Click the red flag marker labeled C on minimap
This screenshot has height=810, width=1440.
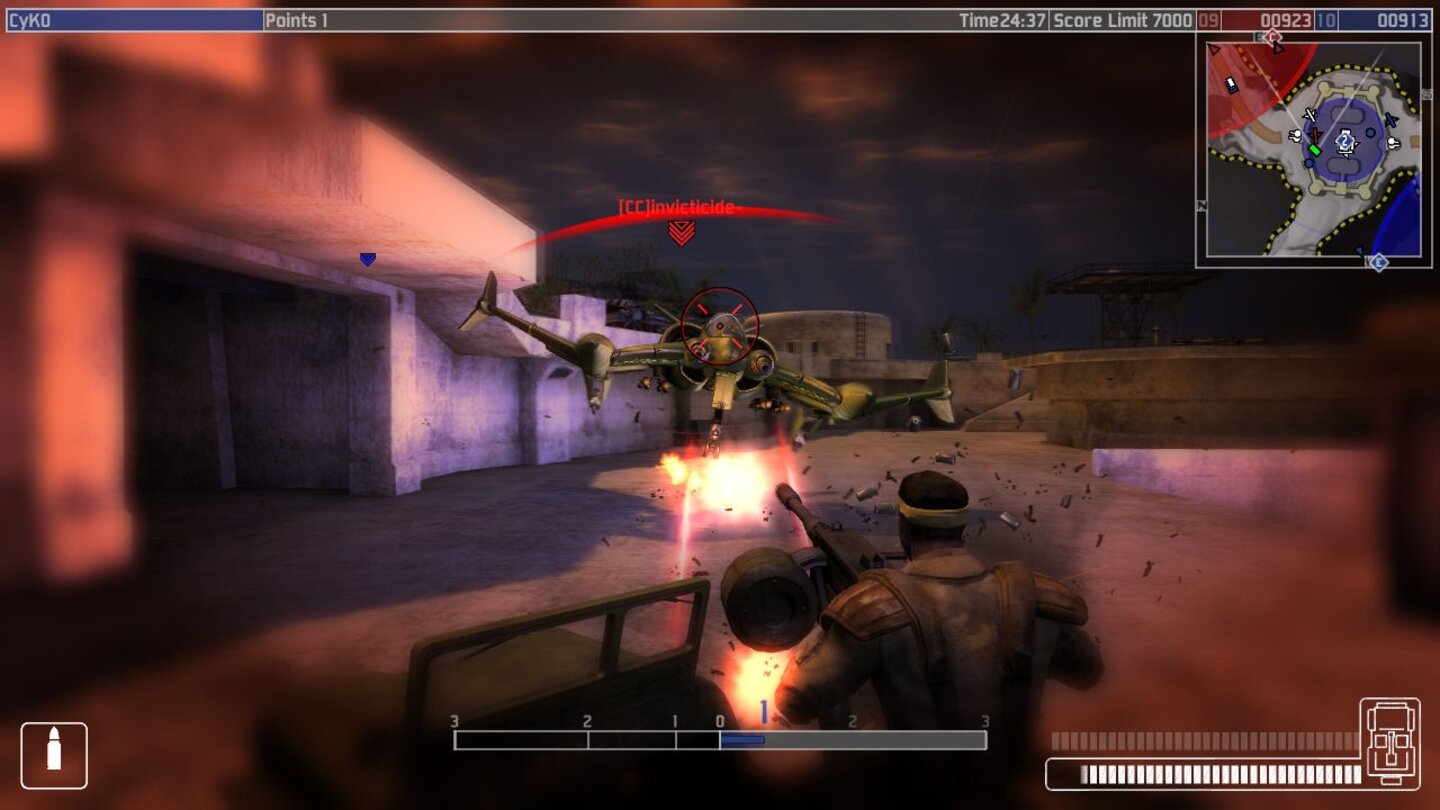(1272, 37)
